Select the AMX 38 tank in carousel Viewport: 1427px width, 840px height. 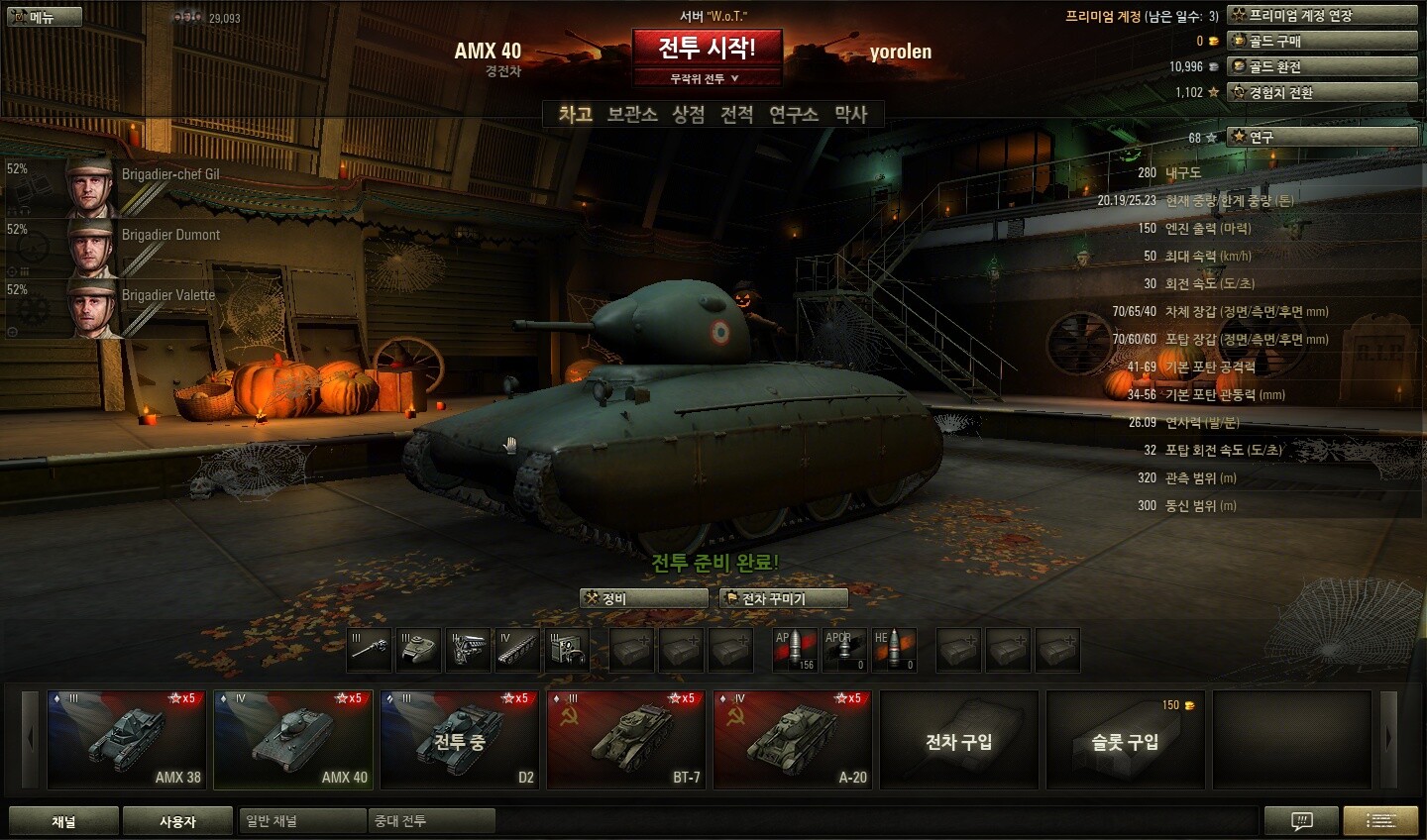pos(127,740)
